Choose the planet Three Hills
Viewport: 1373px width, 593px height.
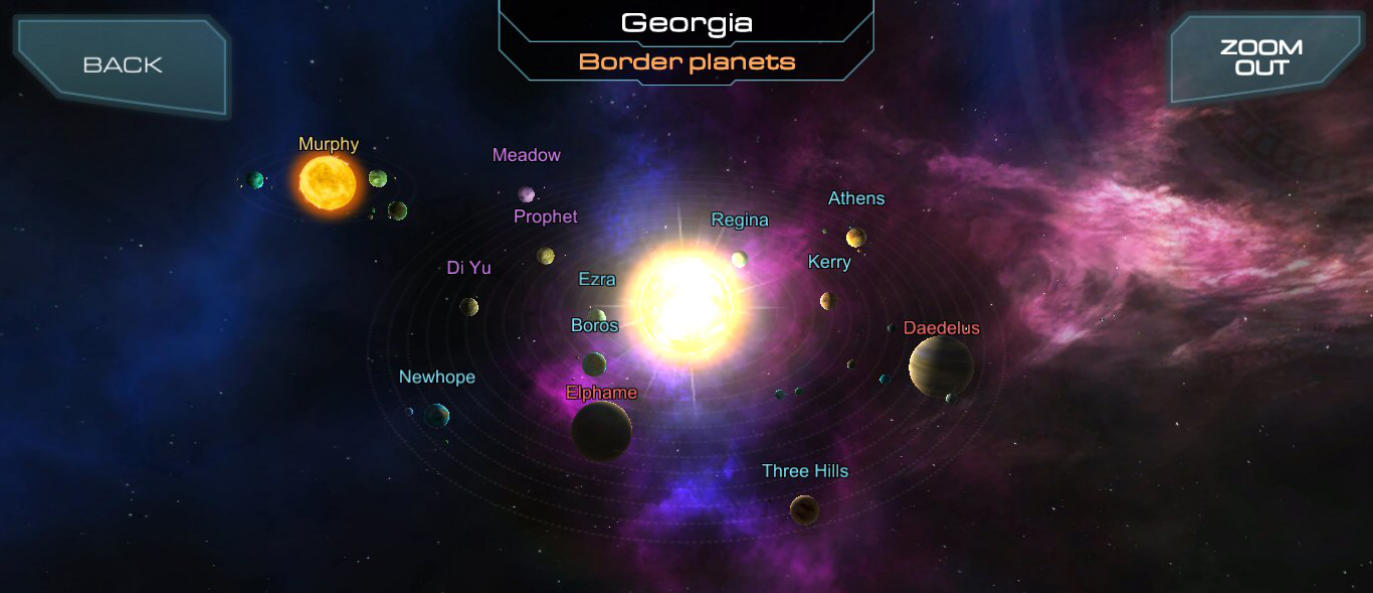[x=804, y=510]
